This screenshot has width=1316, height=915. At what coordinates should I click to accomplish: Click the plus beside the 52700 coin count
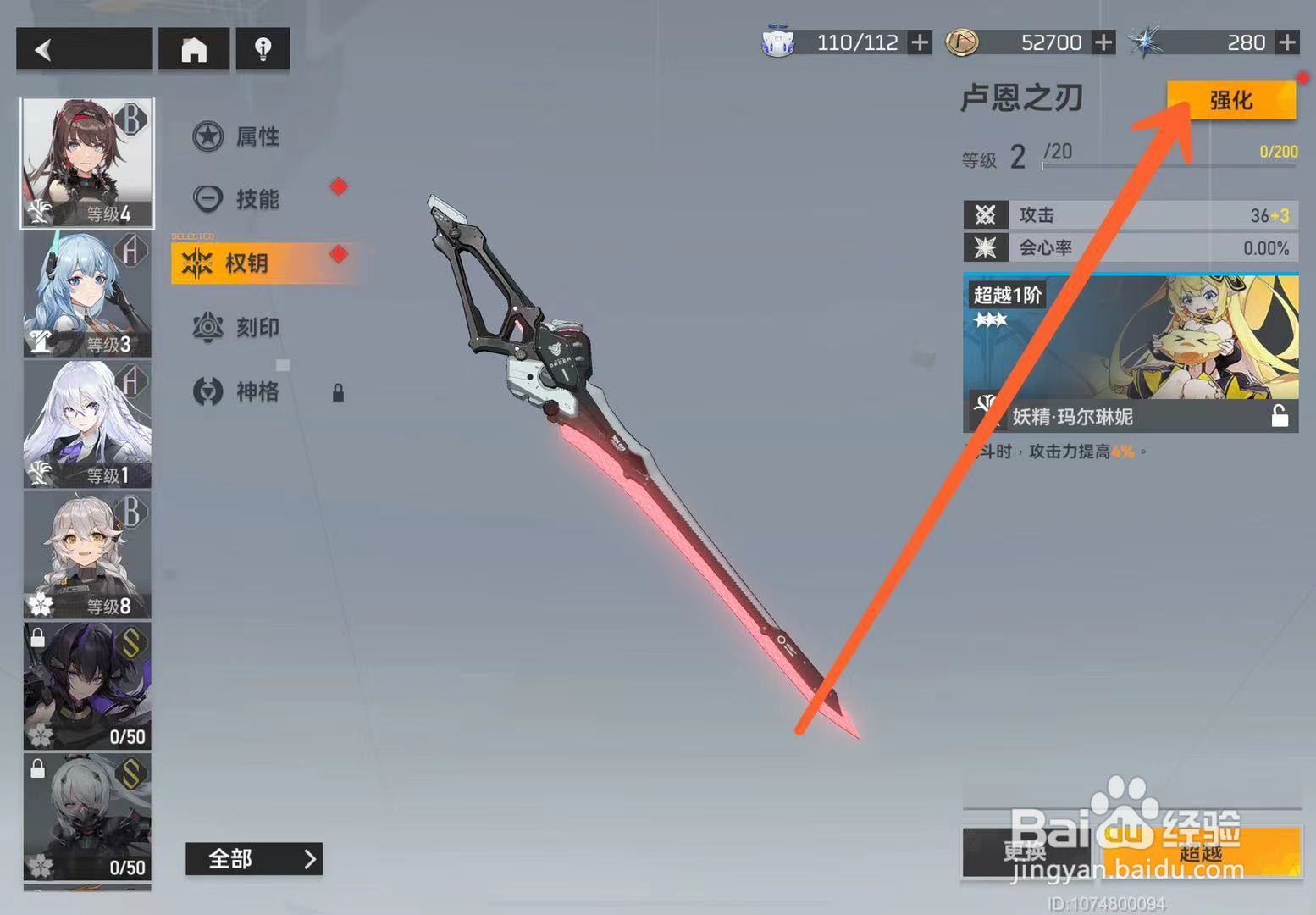[1103, 42]
